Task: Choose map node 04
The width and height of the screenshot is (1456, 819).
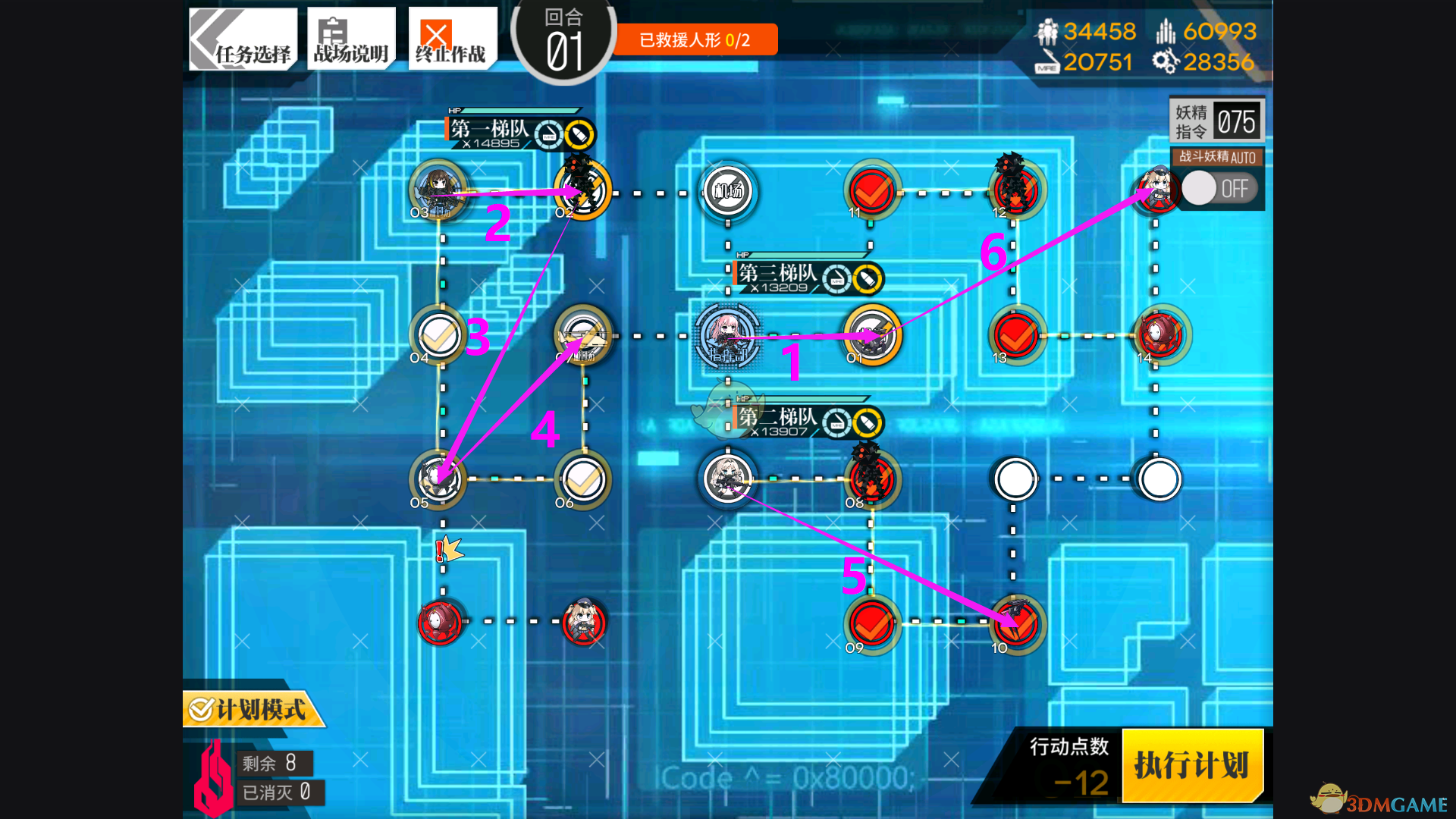Action: (x=438, y=334)
